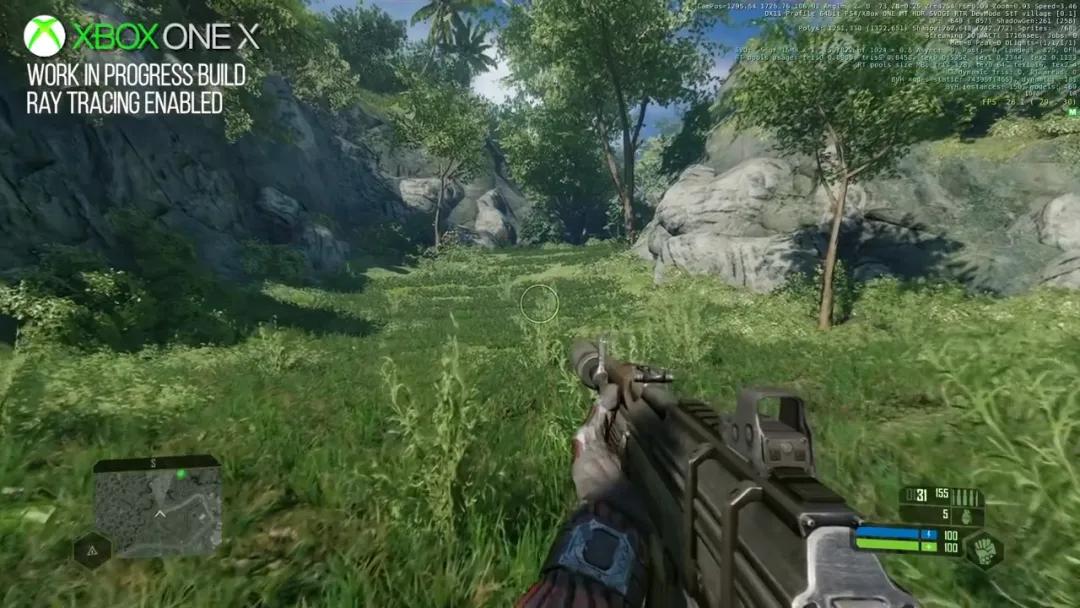Viewport: 1080px width, 608px height.
Task: Click the Xbox logo in the overlay
Action: click(x=45, y=36)
